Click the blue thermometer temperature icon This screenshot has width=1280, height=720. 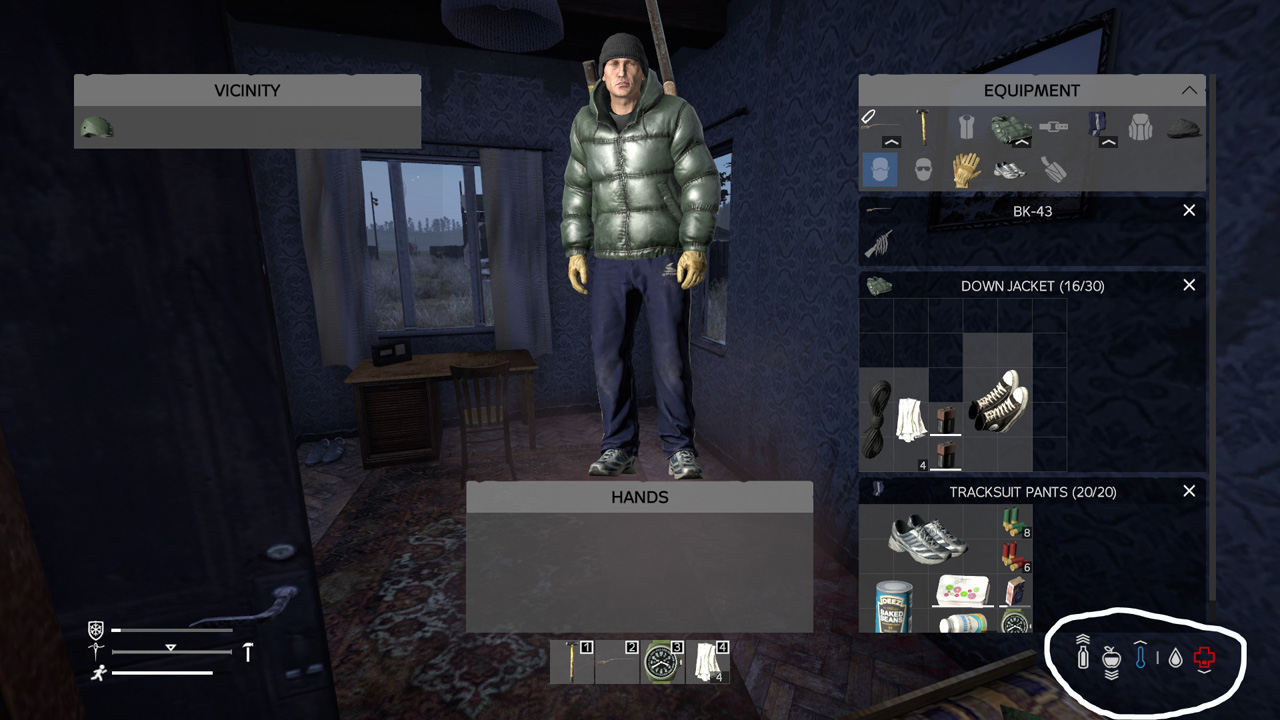coord(1140,658)
